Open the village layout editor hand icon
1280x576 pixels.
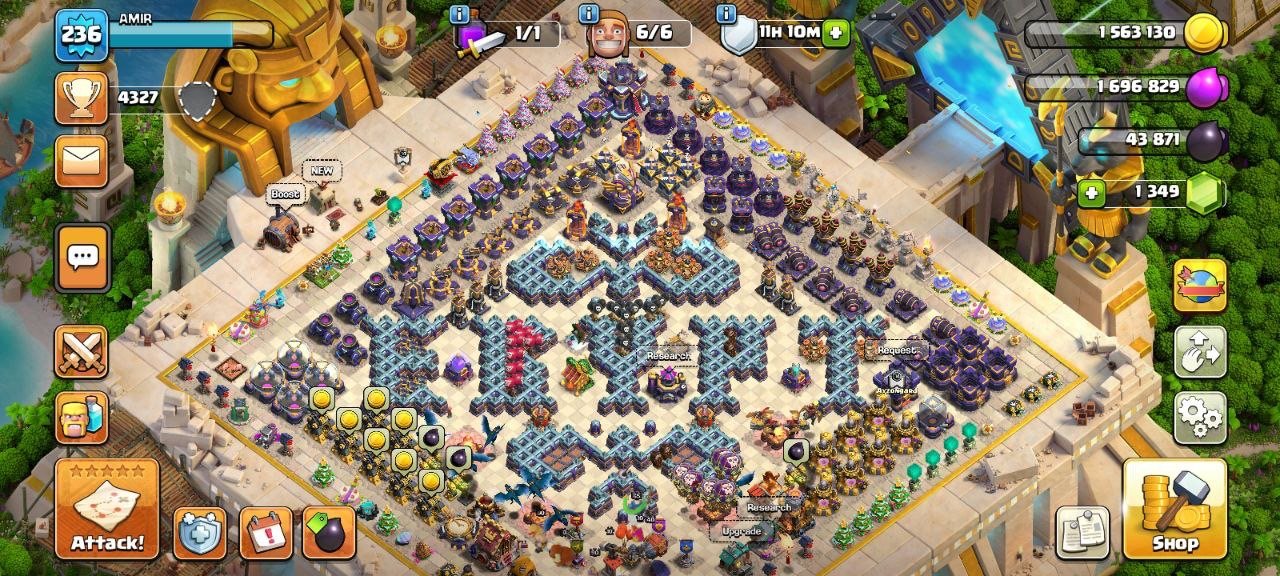pos(1200,351)
